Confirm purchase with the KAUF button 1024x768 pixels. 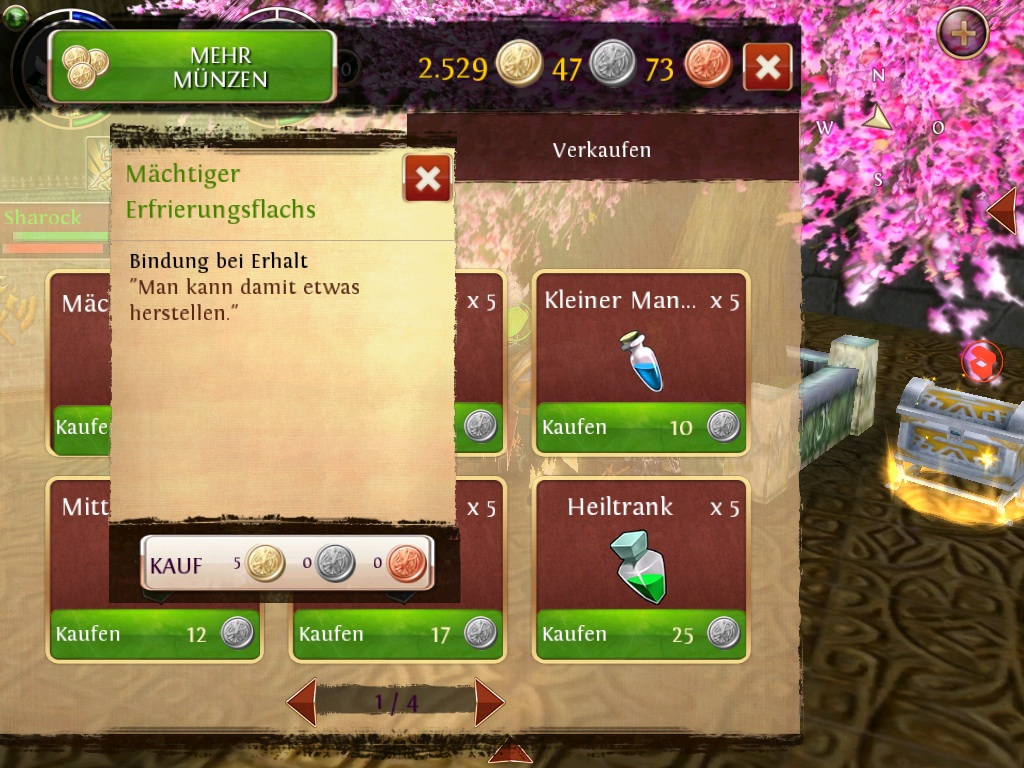pos(287,564)
